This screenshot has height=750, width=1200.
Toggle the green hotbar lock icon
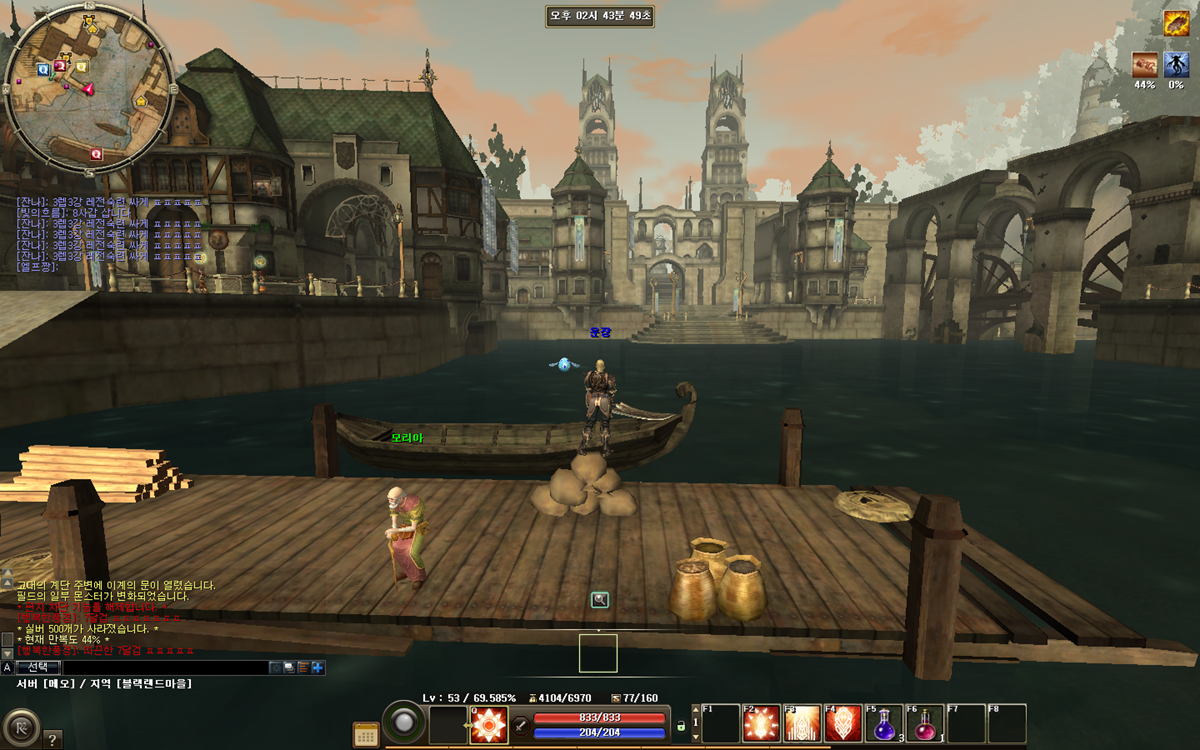tap(681, 725)
